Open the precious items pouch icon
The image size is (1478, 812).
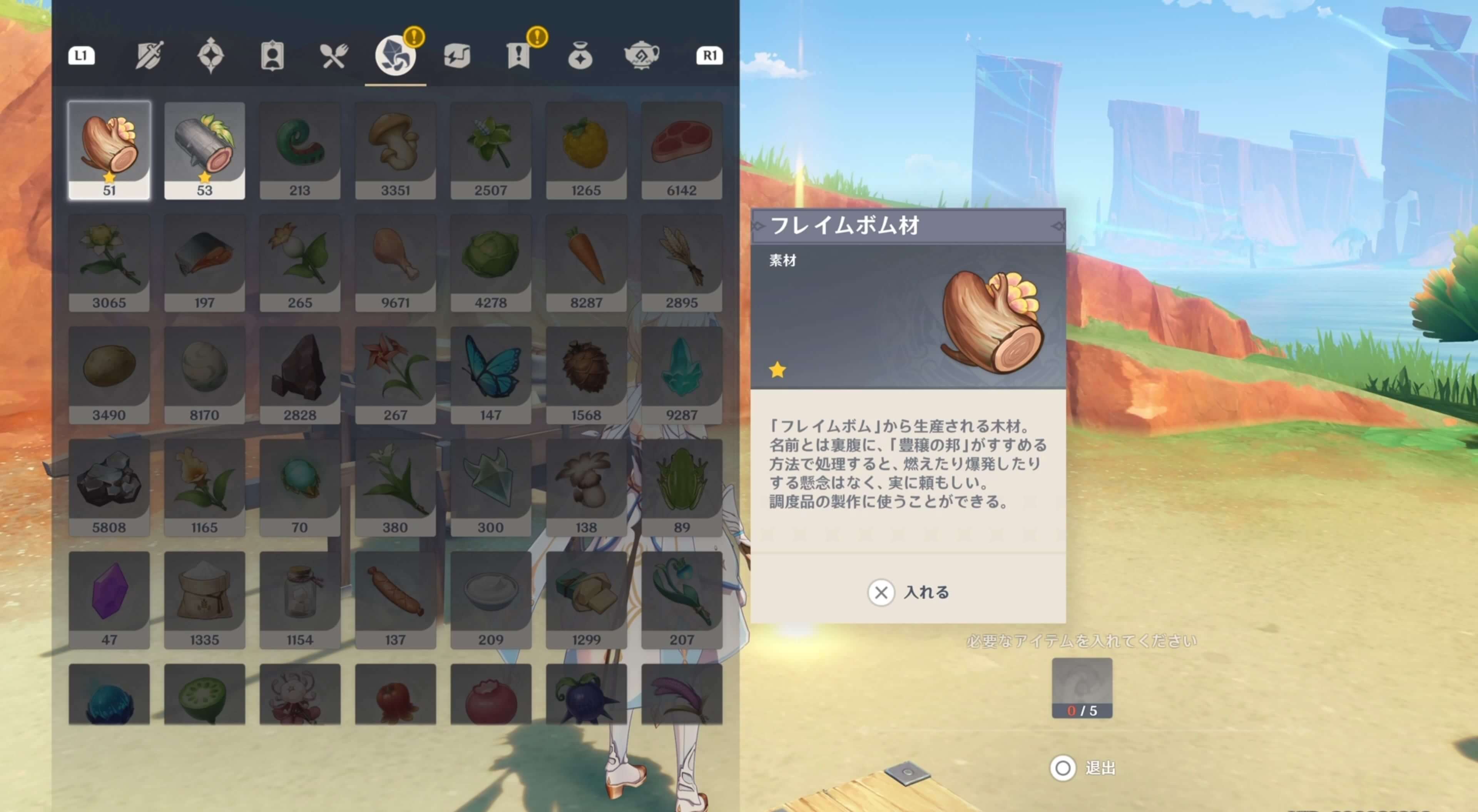[580, 55]
